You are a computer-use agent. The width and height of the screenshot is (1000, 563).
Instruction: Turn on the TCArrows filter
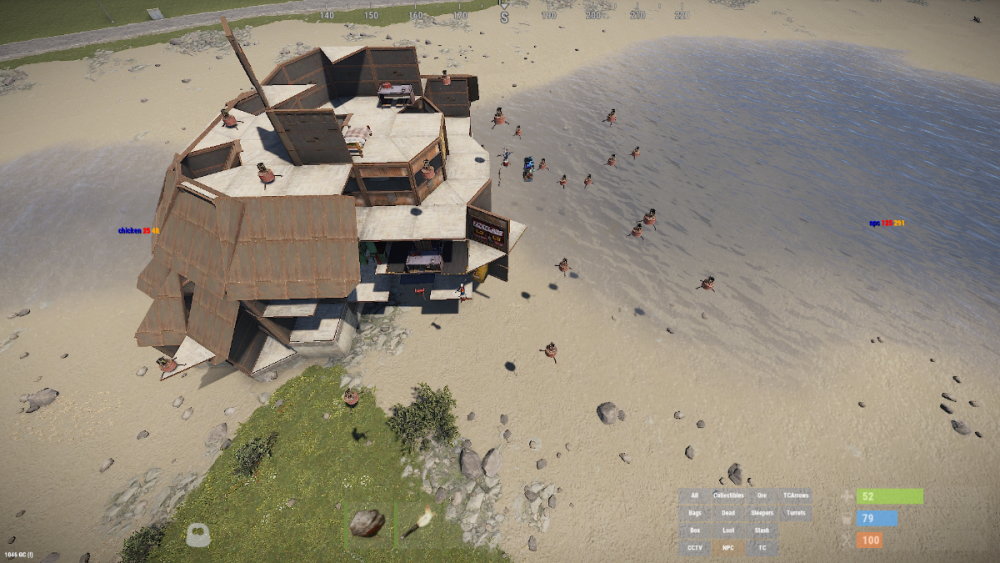(x=796, y=495)
